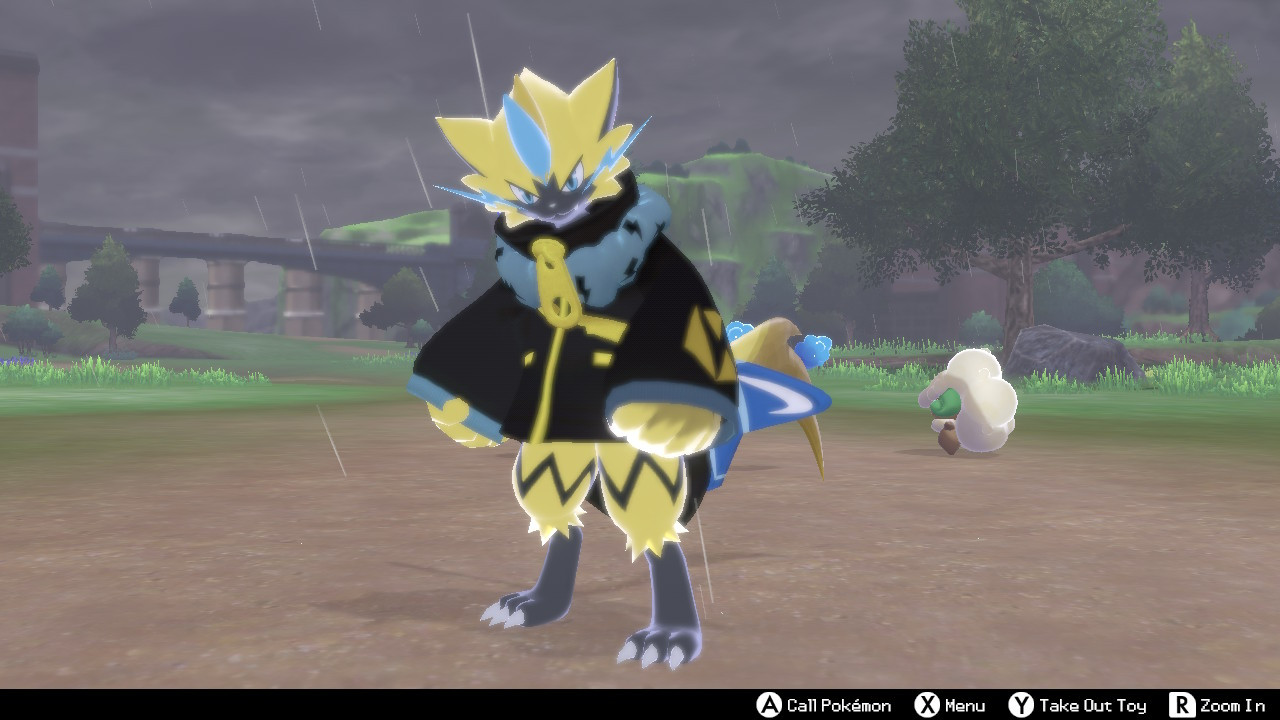The height and width of the screenshot is (720, 1280).
Task: Click the R button icon for Zoom In
Action: [1183, 703]
